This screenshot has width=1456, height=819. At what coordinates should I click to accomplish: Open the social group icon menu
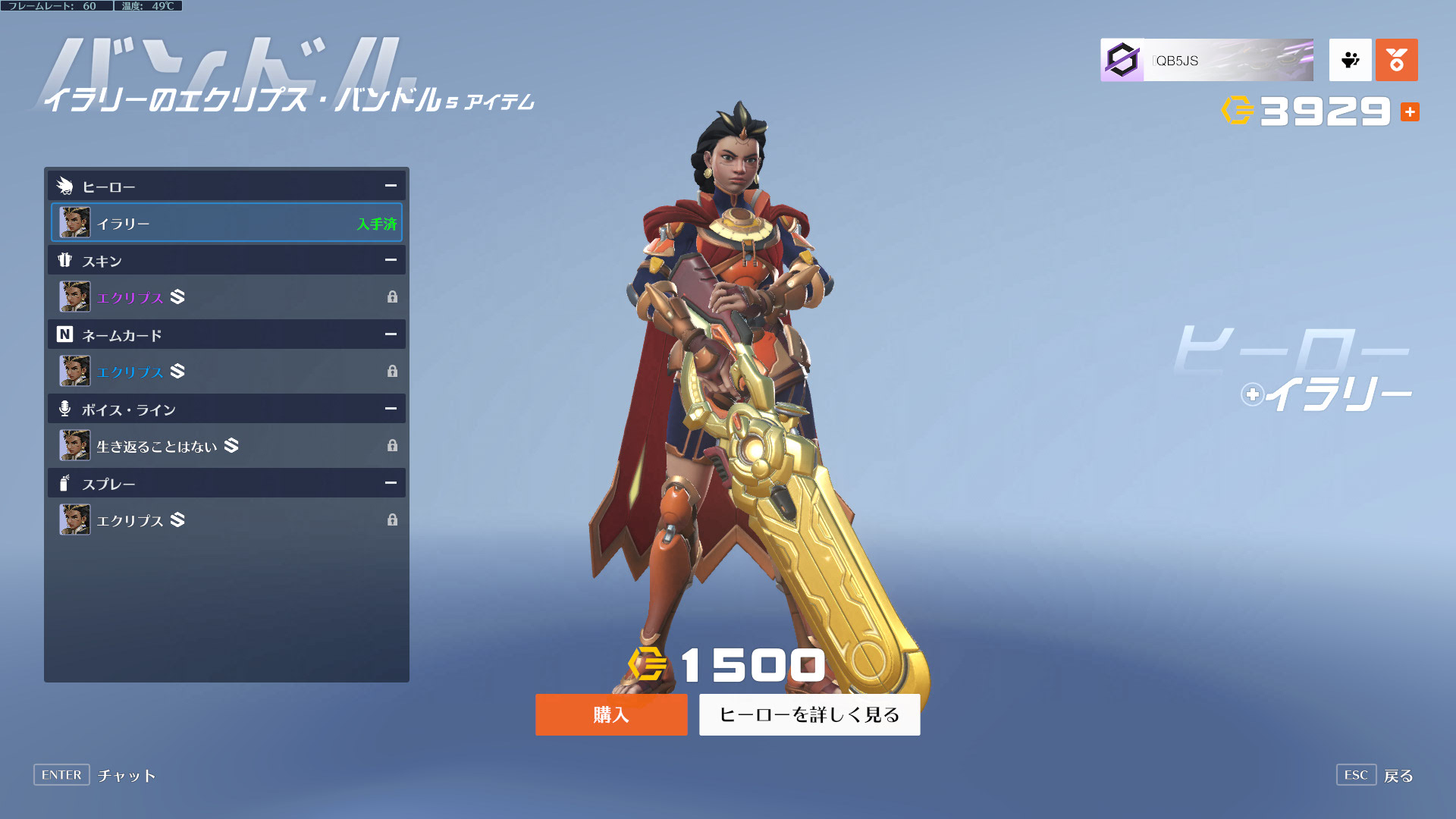pos(1350,60)
